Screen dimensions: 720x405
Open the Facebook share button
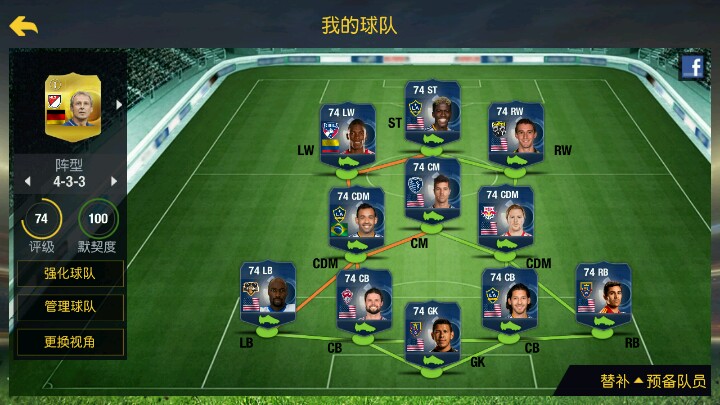[692, 67]
